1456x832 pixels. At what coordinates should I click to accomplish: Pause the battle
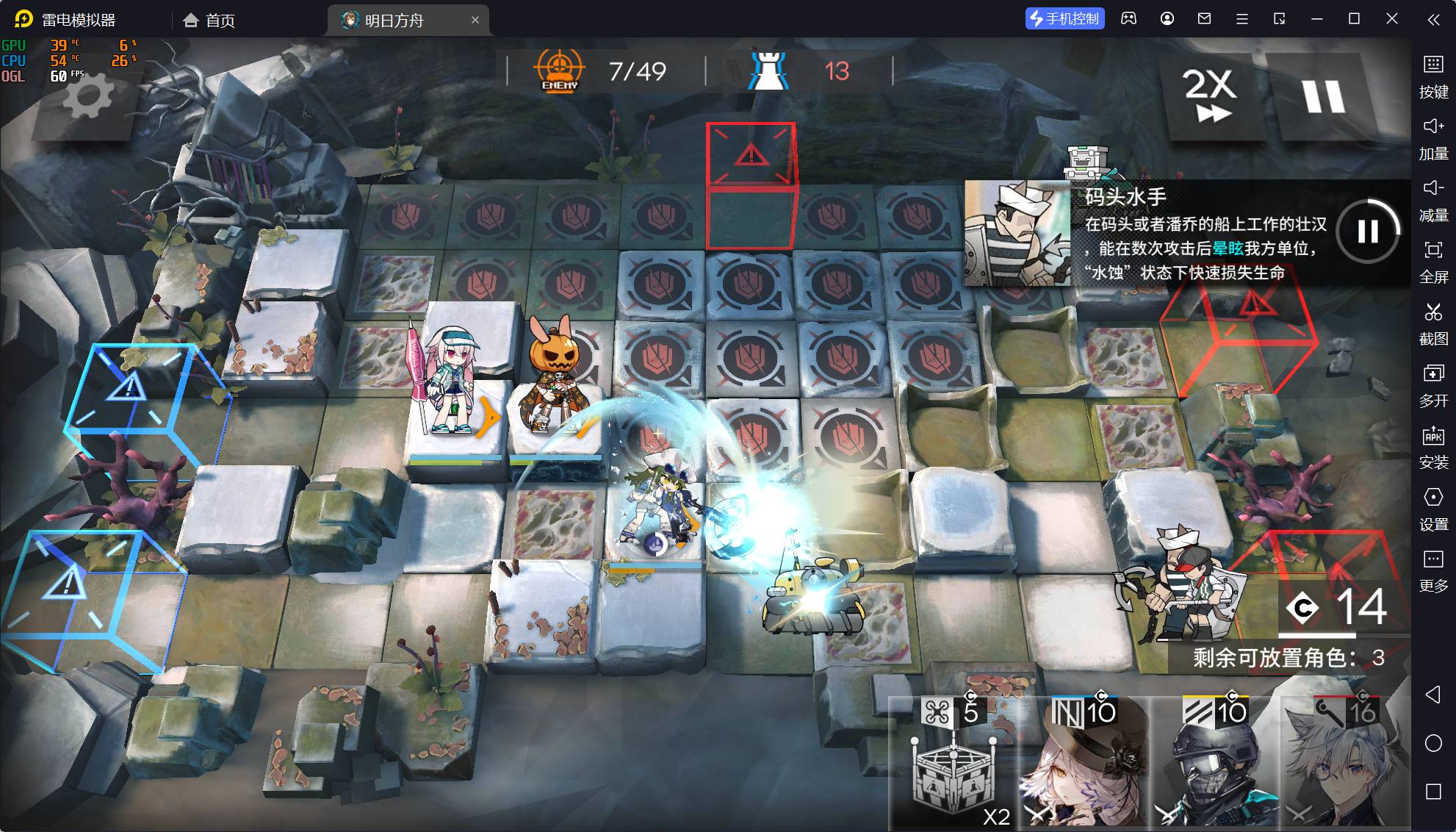click(x=1323, y=96)
